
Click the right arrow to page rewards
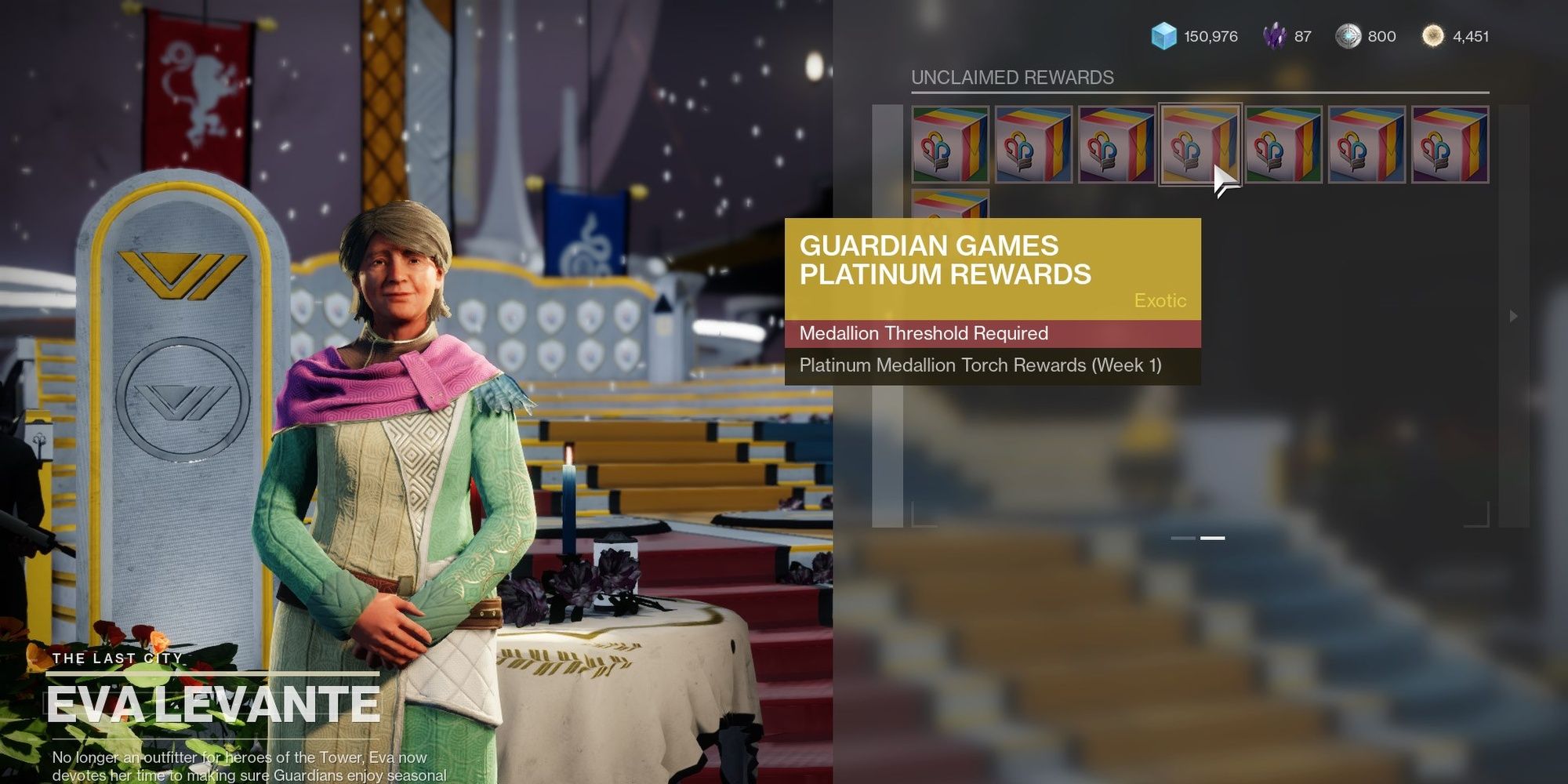pyautogui.click(x=1513, y=316)
